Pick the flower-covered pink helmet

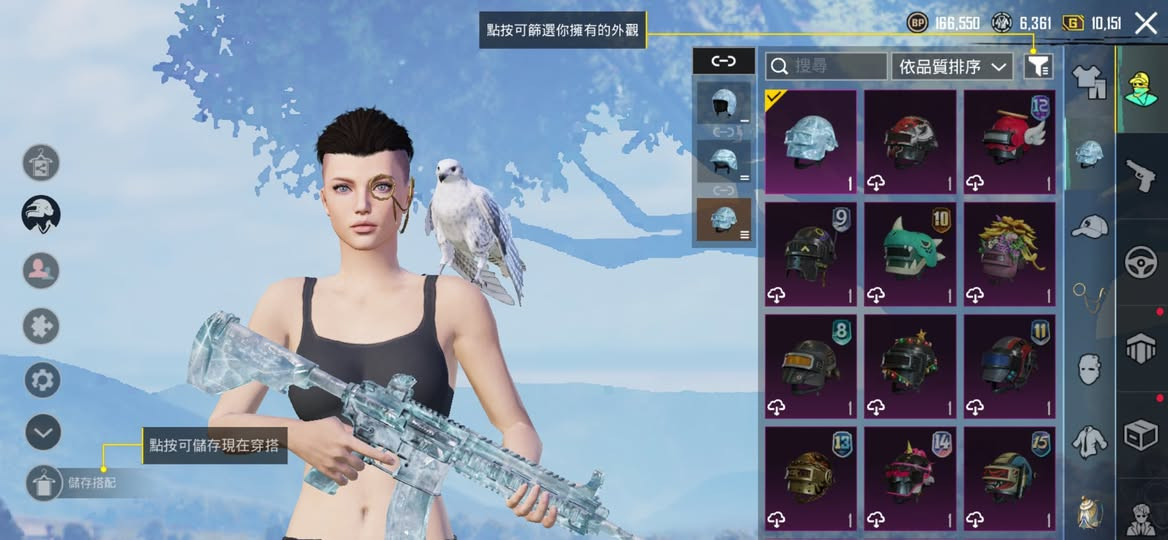pyautogui.click(x=1010, y=254)
